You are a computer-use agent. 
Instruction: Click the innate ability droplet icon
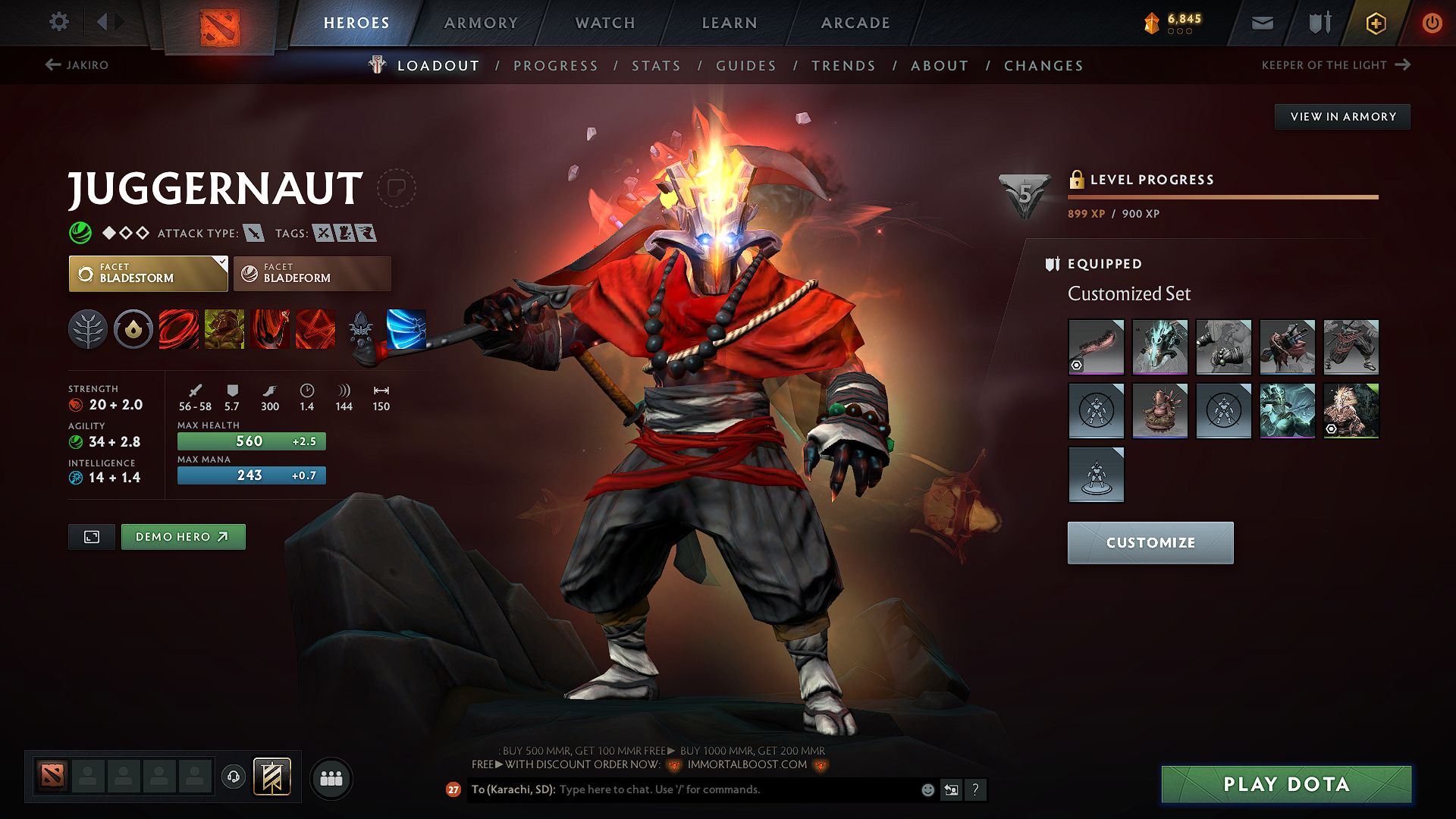133,329
